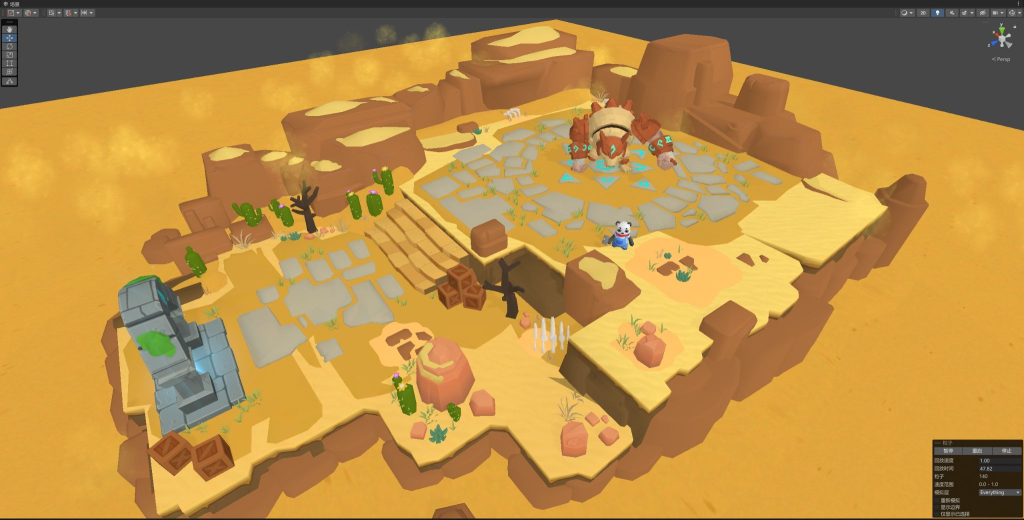1024x520 pixels.
Task: Switch to the rotate tool
Action: [x=10, y=46]
